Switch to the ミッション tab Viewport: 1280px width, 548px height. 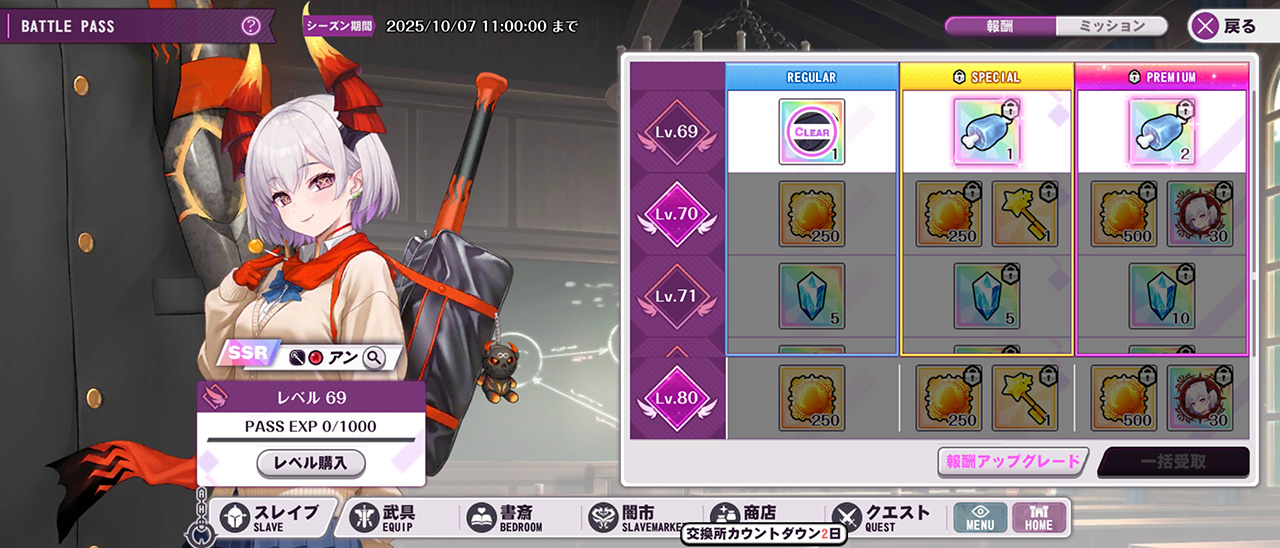(1111, 27)
